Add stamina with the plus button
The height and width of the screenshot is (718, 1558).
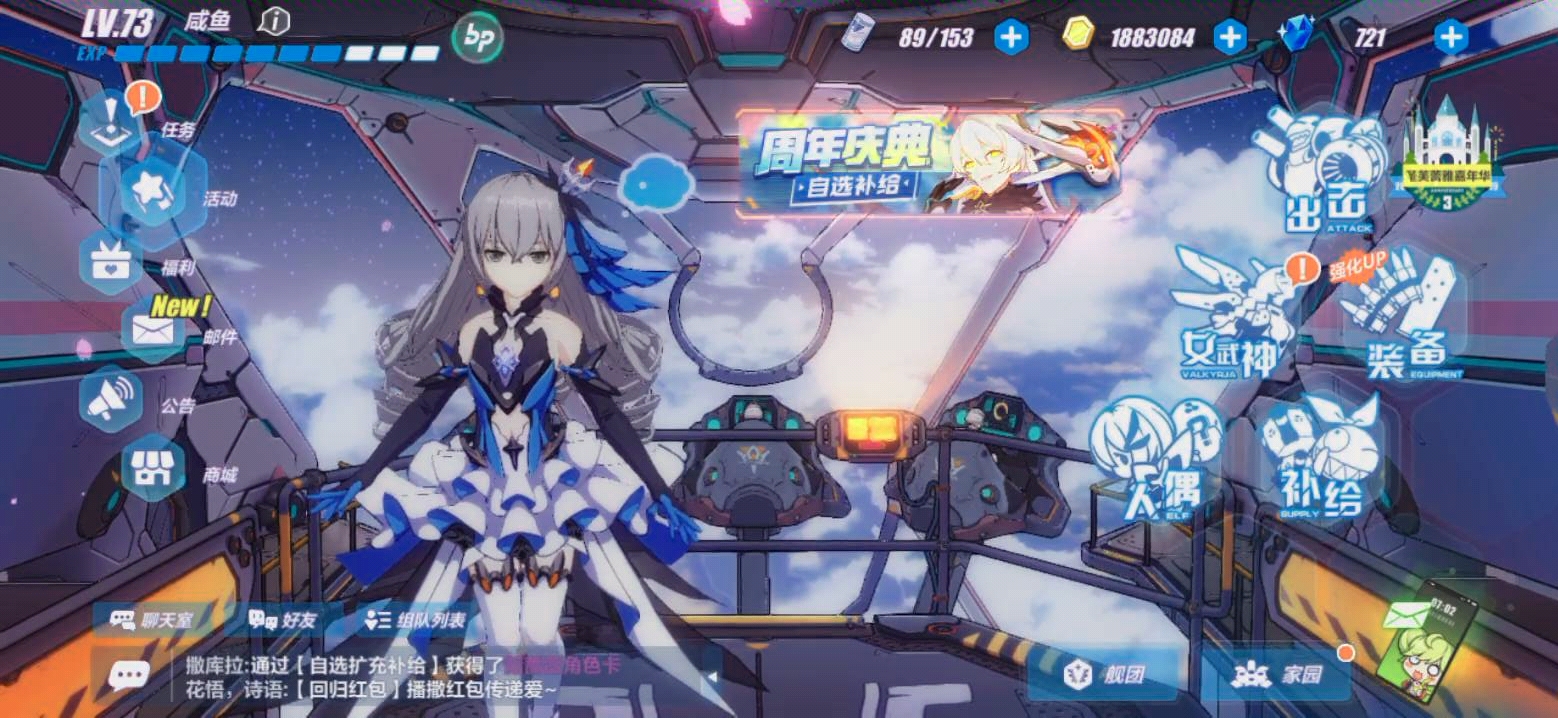[1011, 38]
